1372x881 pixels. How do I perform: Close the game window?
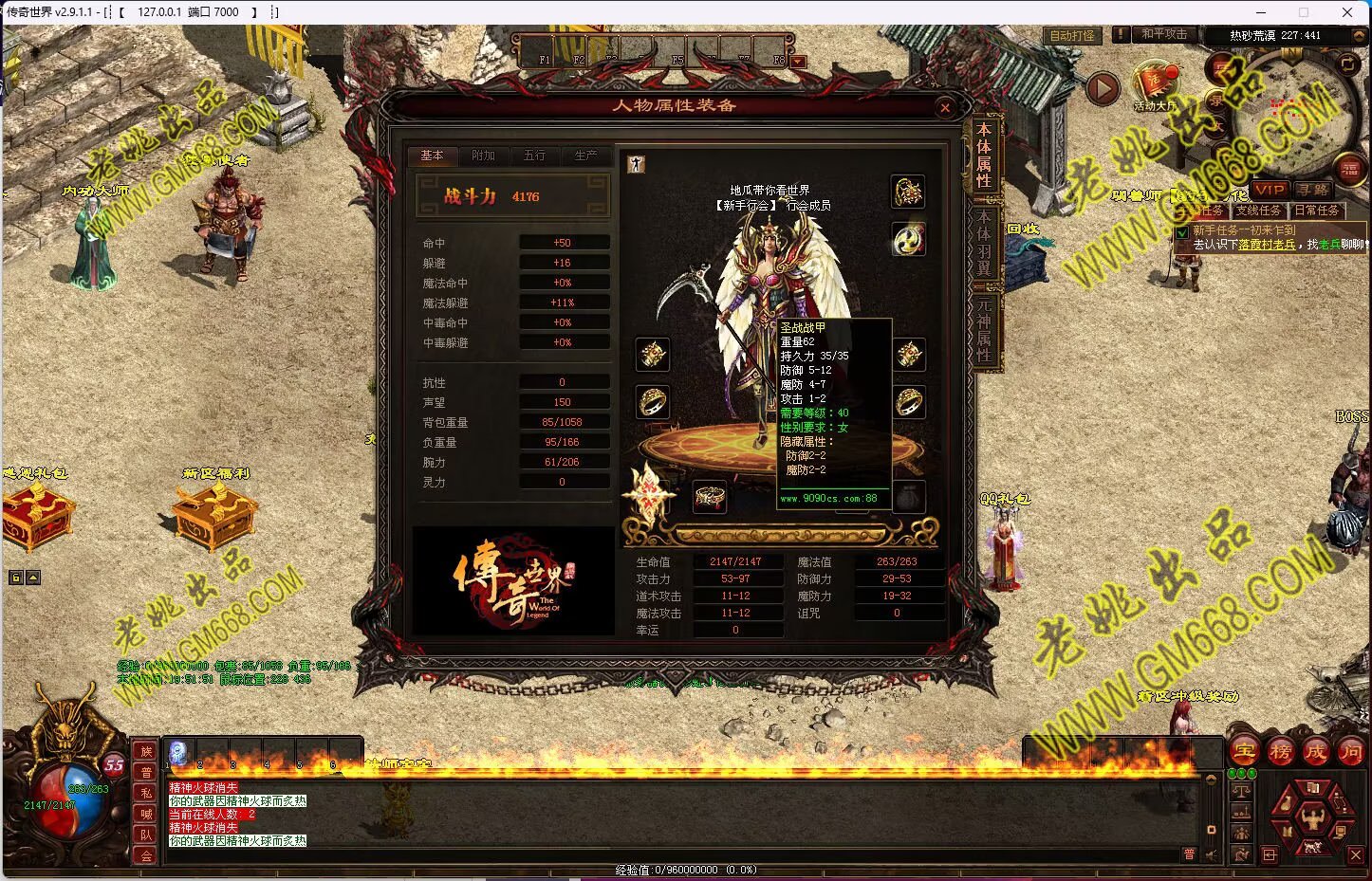[x=1347, y=12]
